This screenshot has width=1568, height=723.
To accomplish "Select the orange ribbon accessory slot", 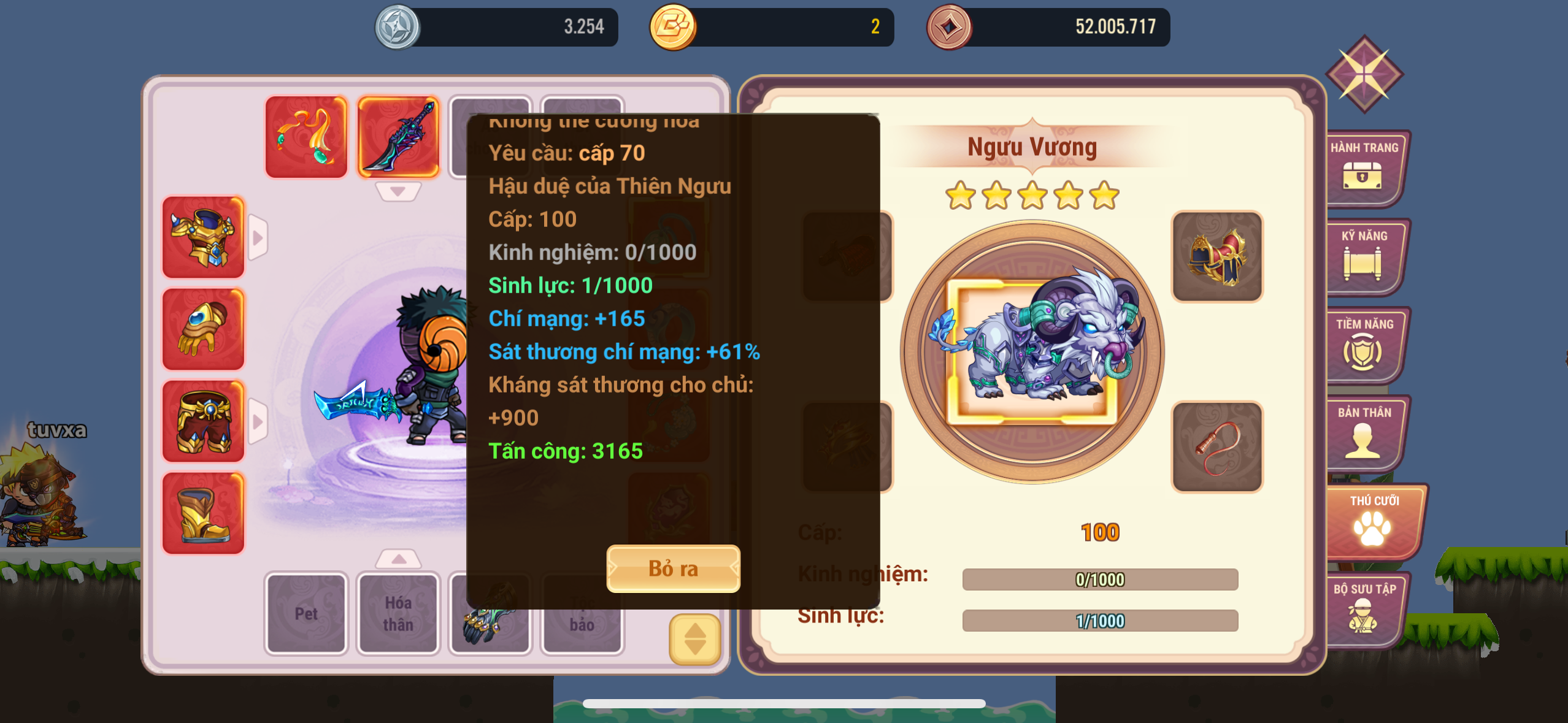I will coord(306,137).
